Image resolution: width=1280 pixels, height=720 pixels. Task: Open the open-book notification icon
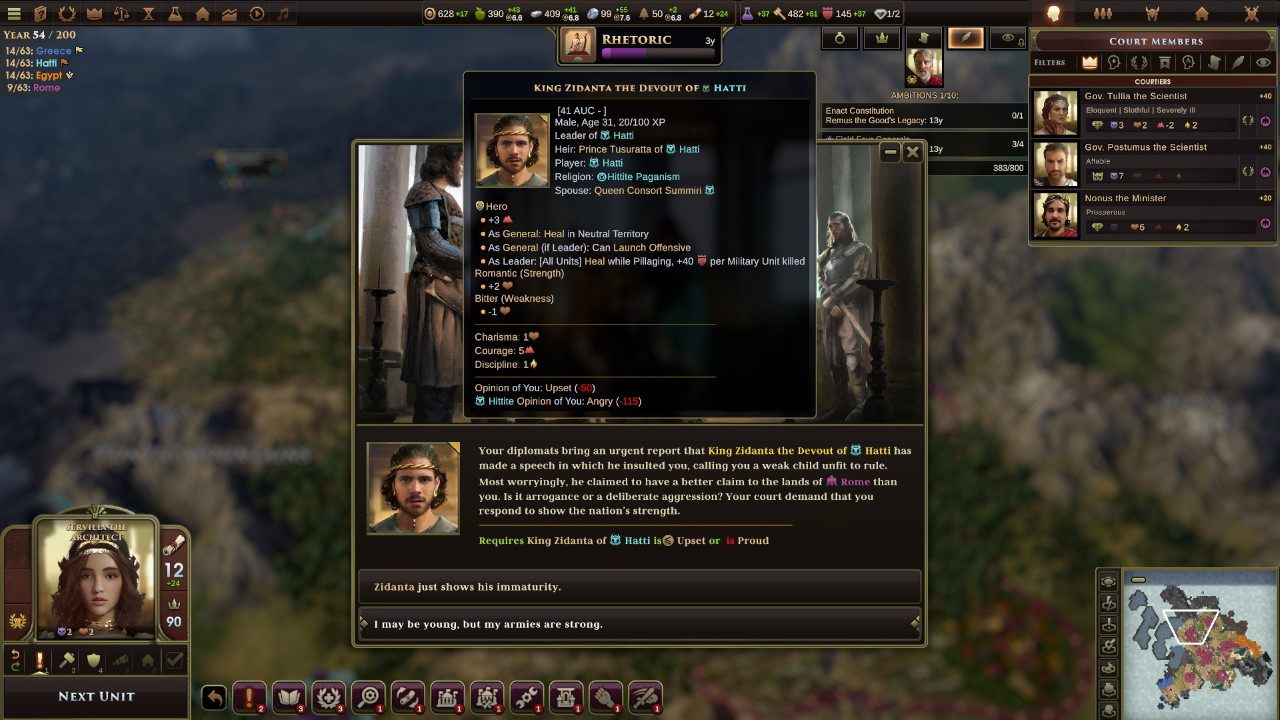click(289, 697)
